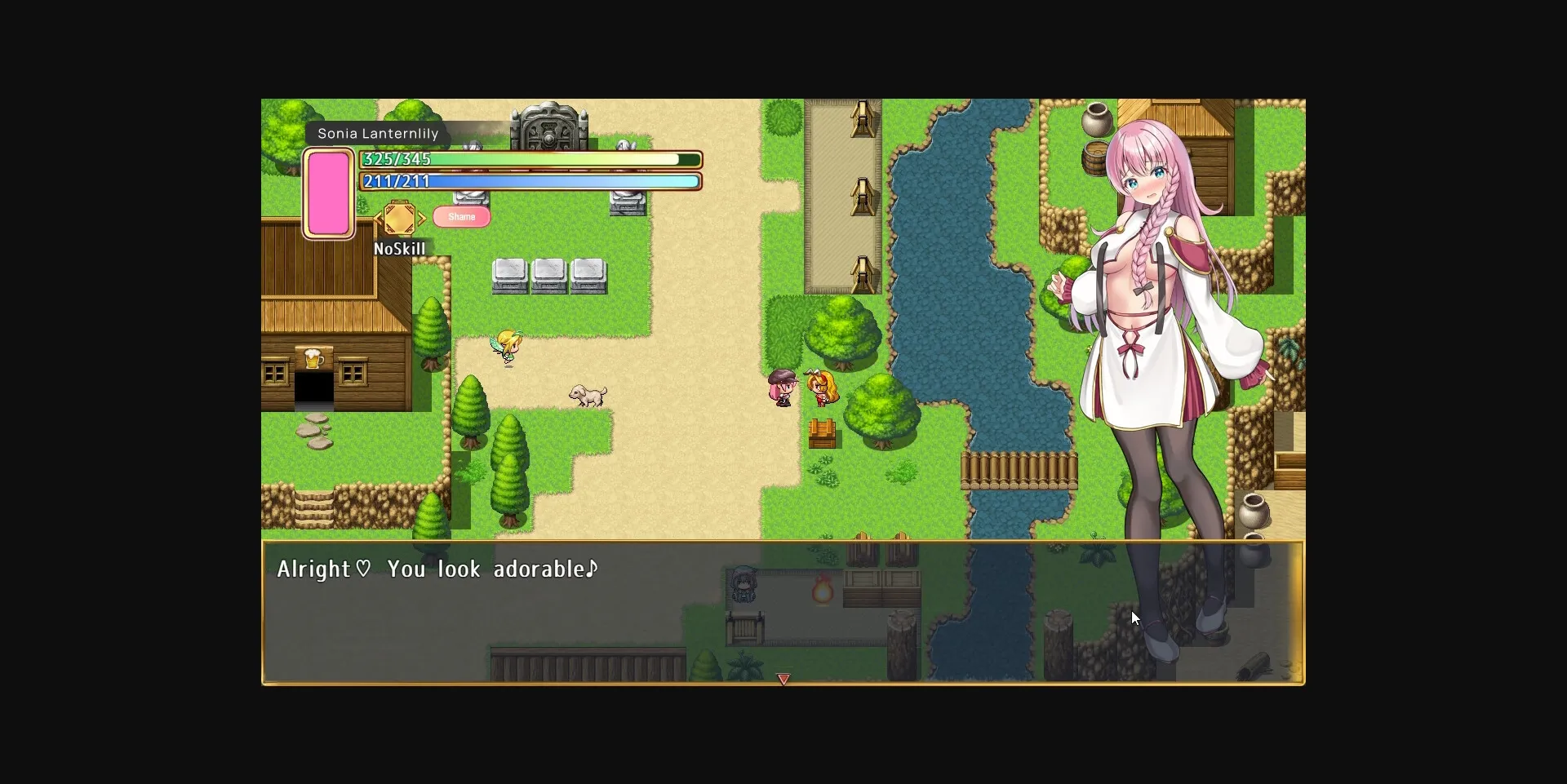1567x784 pixels.
Task: Click the blue MP bar showing 211/211
Action: (x=529, y=181)
